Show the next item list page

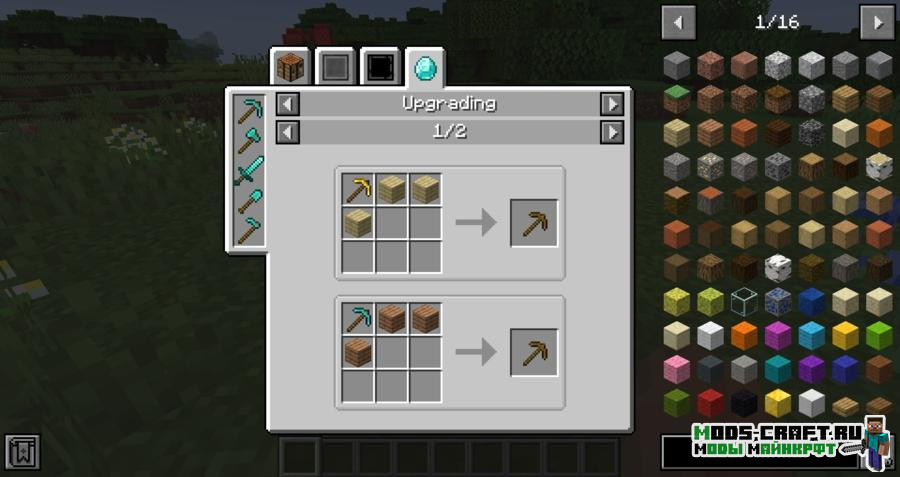coord(876,22)
